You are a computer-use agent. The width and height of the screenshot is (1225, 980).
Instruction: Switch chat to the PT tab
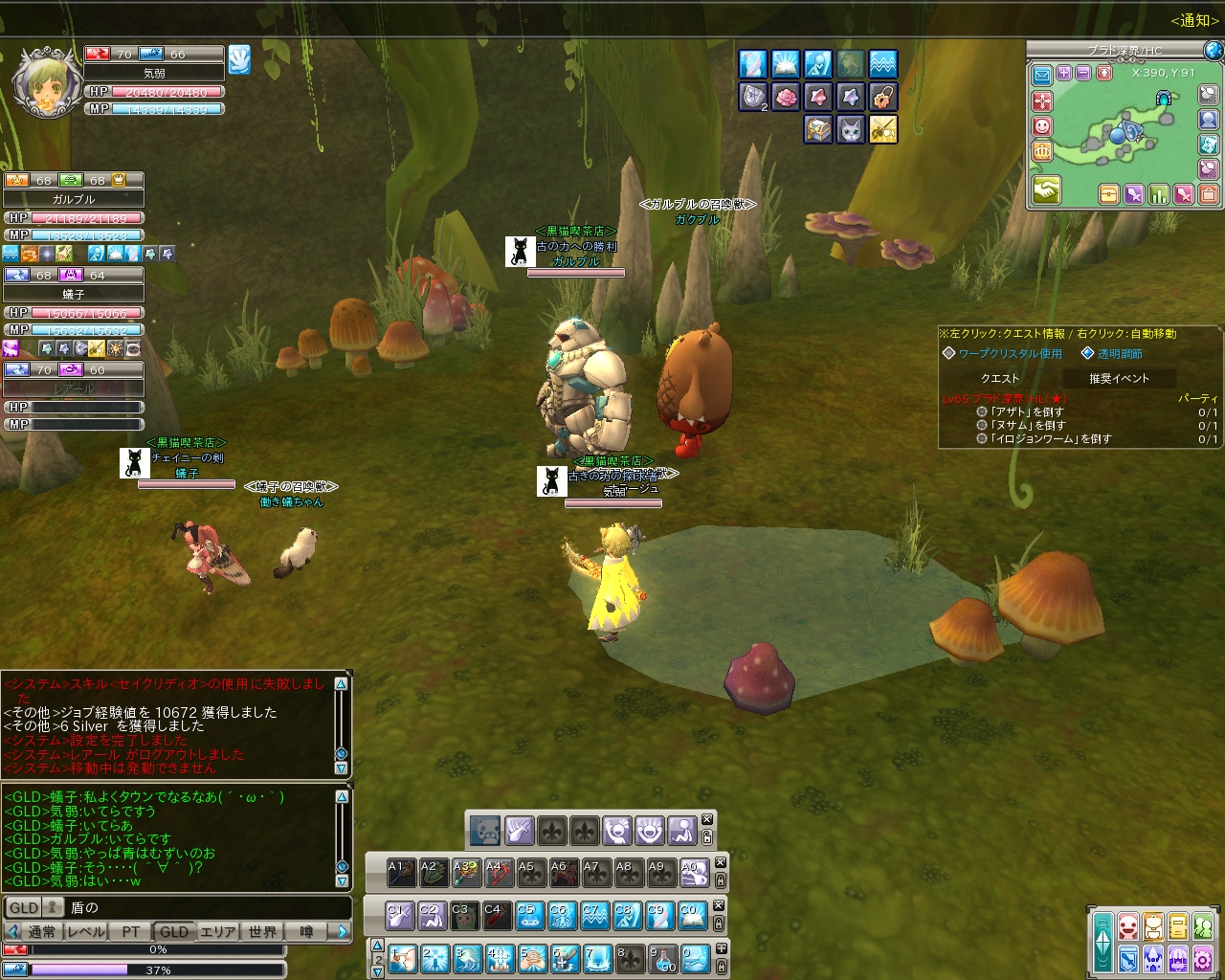pyautogui.click(x=131, y=931)
